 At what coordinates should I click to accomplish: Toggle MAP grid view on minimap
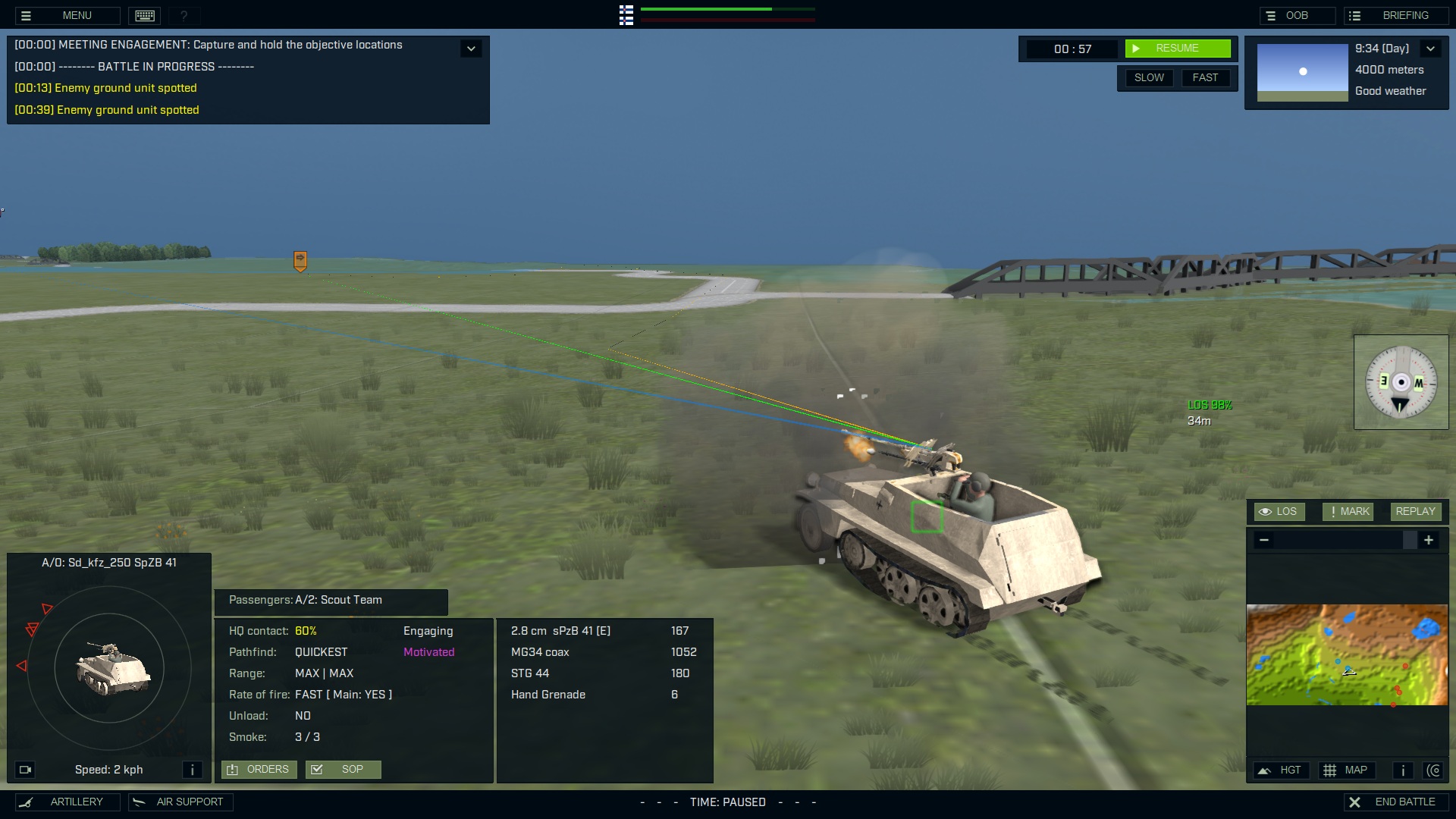[x=1349, y=770]
